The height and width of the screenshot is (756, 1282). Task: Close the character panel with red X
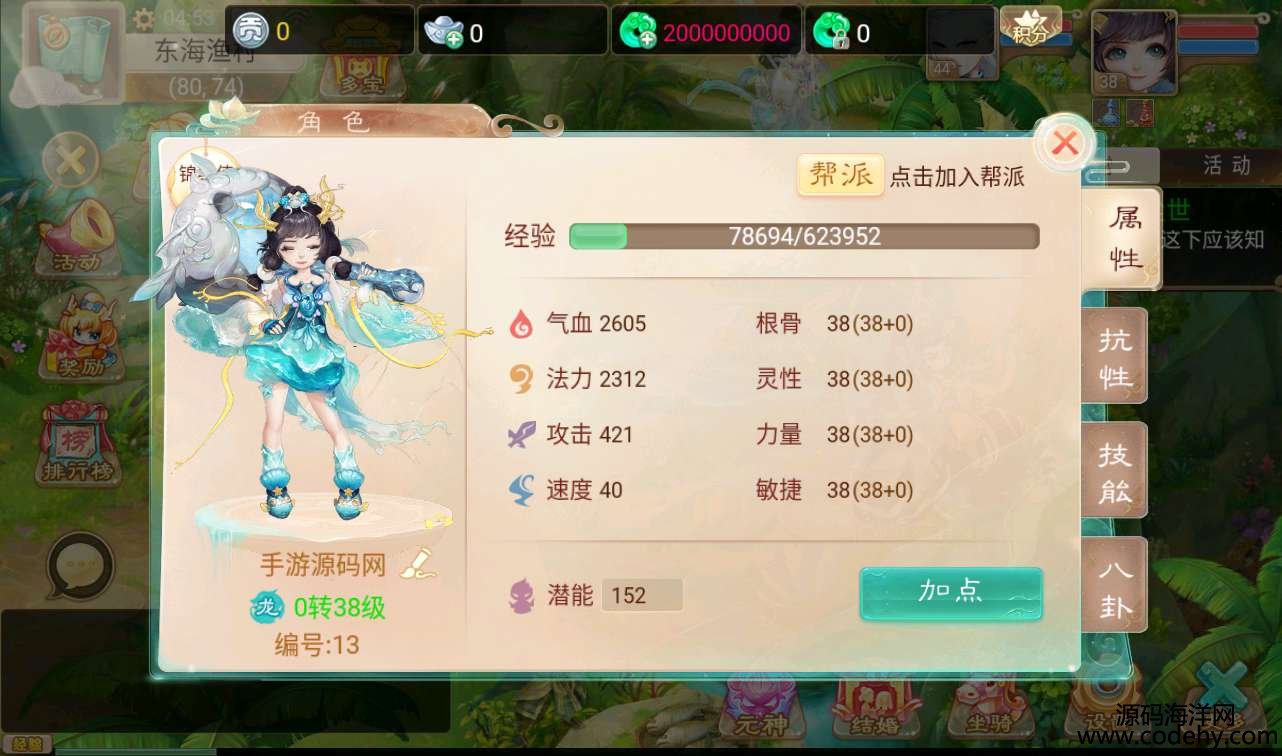[x=1065, y=144]
